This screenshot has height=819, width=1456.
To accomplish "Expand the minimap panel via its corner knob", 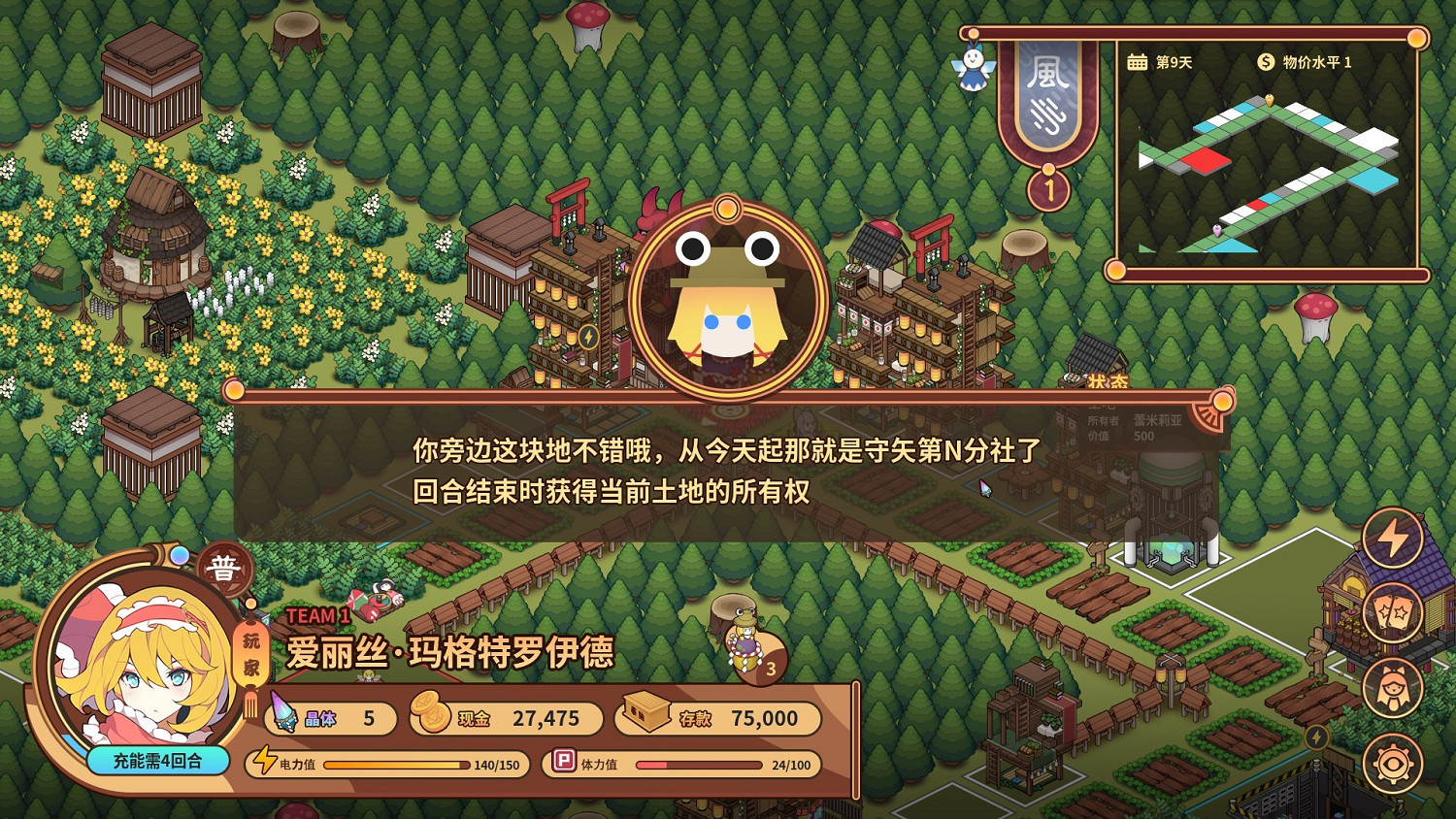I will (x=1419, y=38).
